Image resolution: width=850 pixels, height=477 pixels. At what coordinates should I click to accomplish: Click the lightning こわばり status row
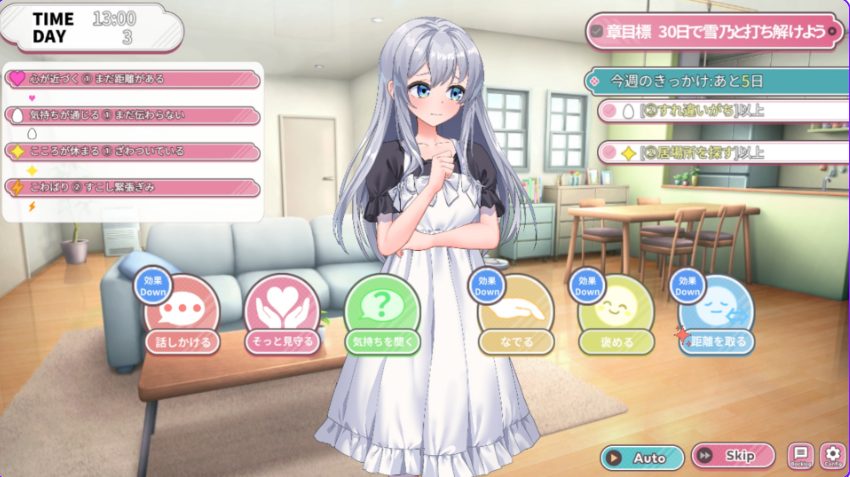(x=132, y=187)
